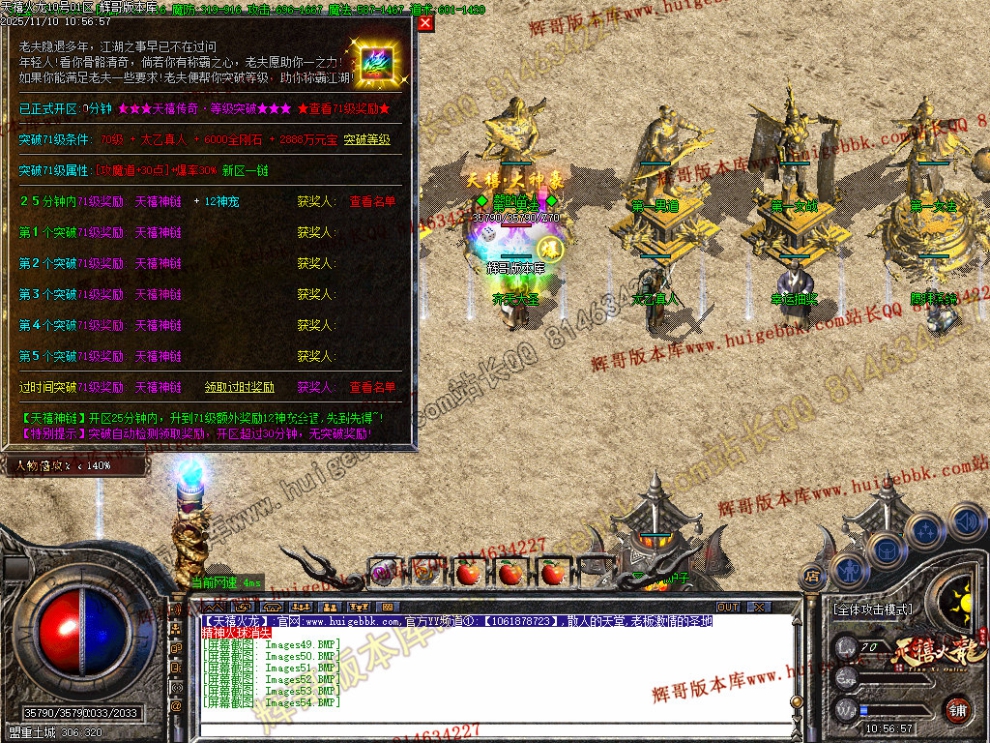Click the OUT button above the chat
This screenshot has height=743, width=990.
[x=728, y=607]
